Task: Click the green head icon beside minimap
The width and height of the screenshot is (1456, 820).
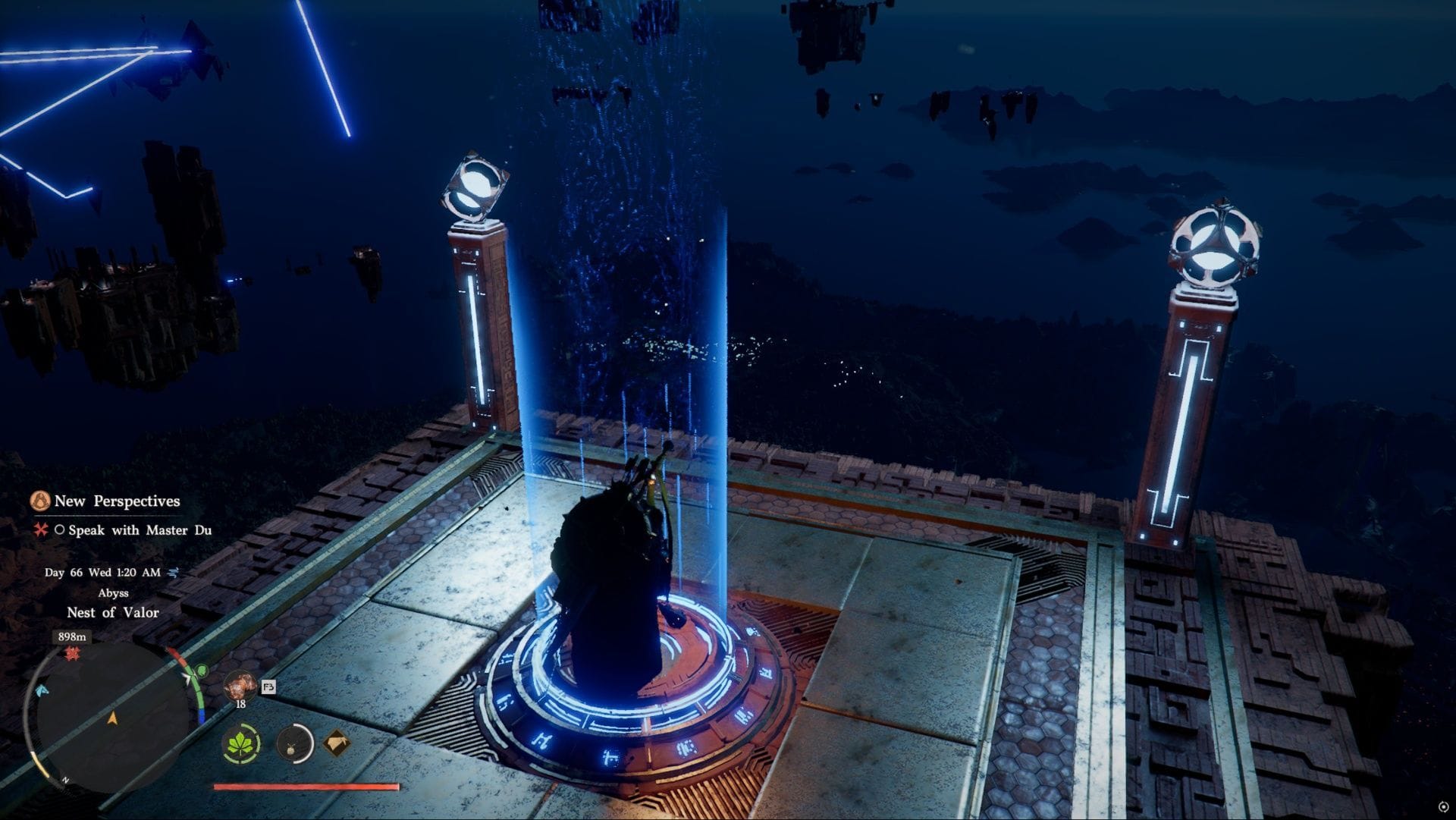Action: pos(202,671)
